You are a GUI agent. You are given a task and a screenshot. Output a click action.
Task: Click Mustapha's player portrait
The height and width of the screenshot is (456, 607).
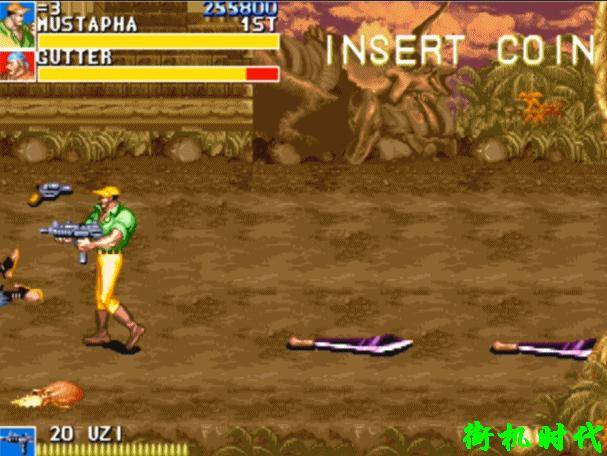click(x=18, y=24)
